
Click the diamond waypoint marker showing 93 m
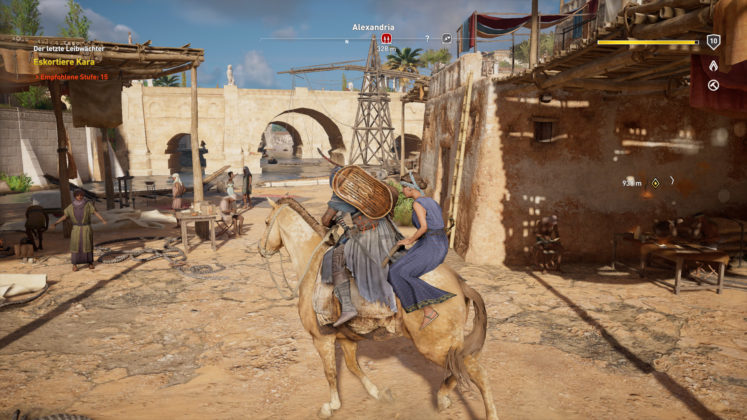(x=655, y=182)
